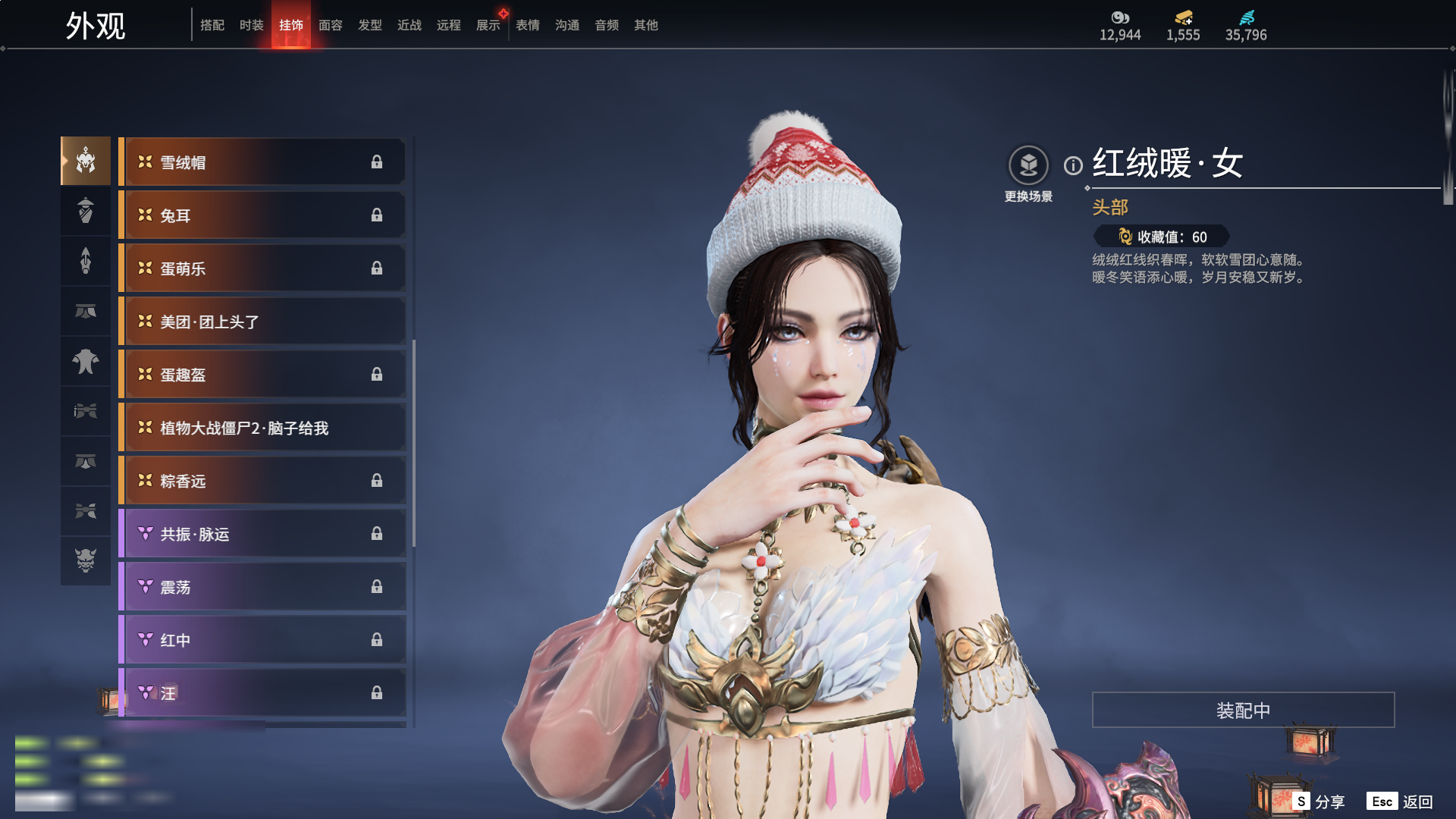Switch to the 时装 tab
1456x819 pixels.
click(x=251, y=25)
